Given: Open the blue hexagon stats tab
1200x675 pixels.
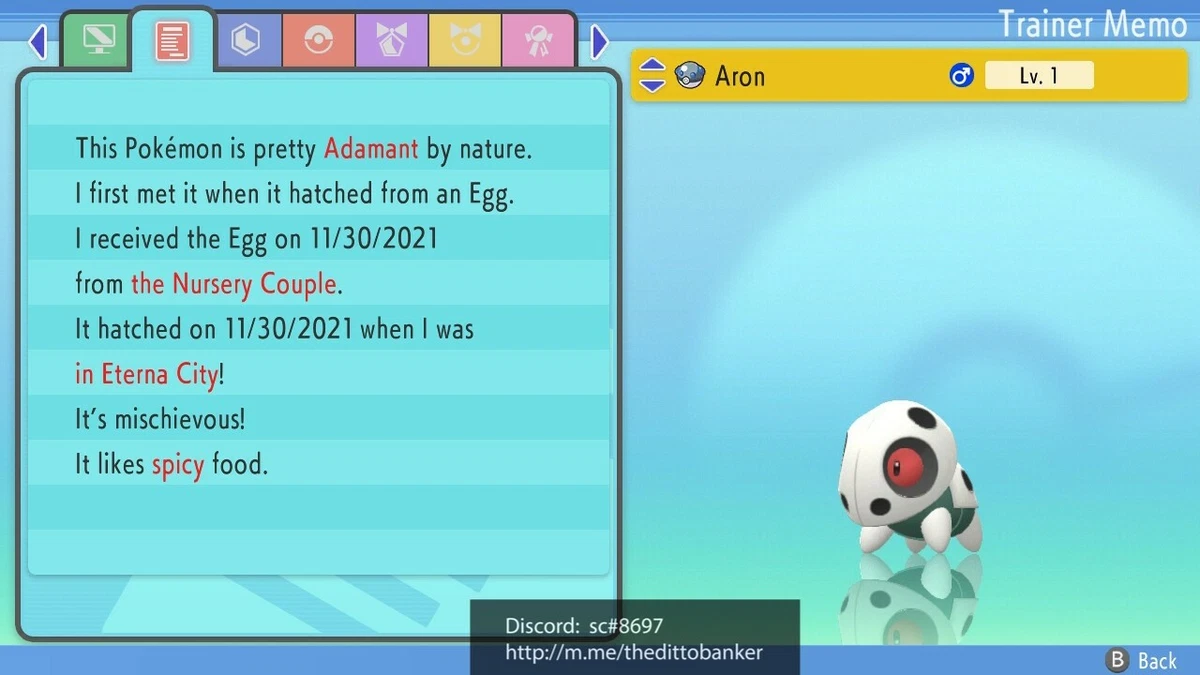Looking at the screenshot, I should pyautogui.click(x=245, y=41).
